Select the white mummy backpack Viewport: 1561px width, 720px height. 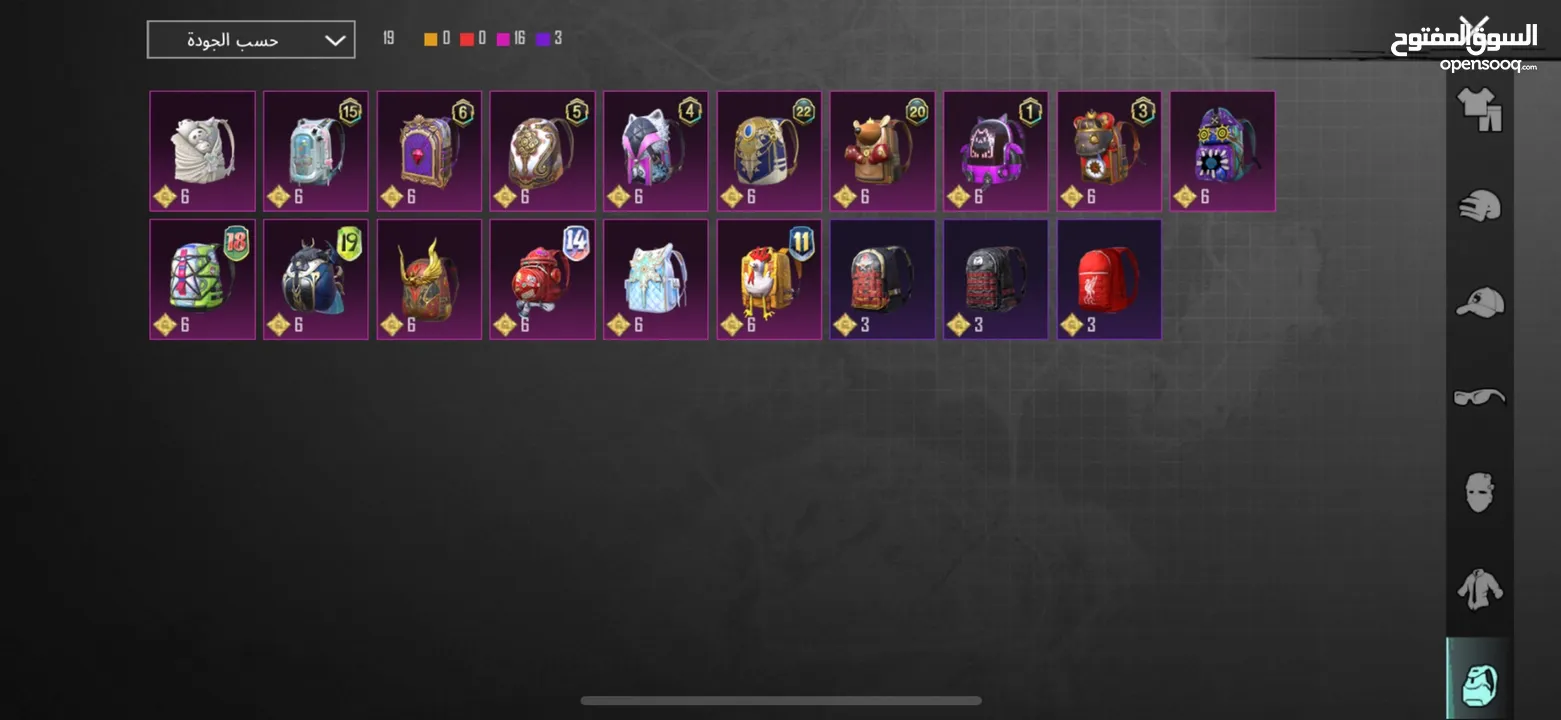coord(203,151)
